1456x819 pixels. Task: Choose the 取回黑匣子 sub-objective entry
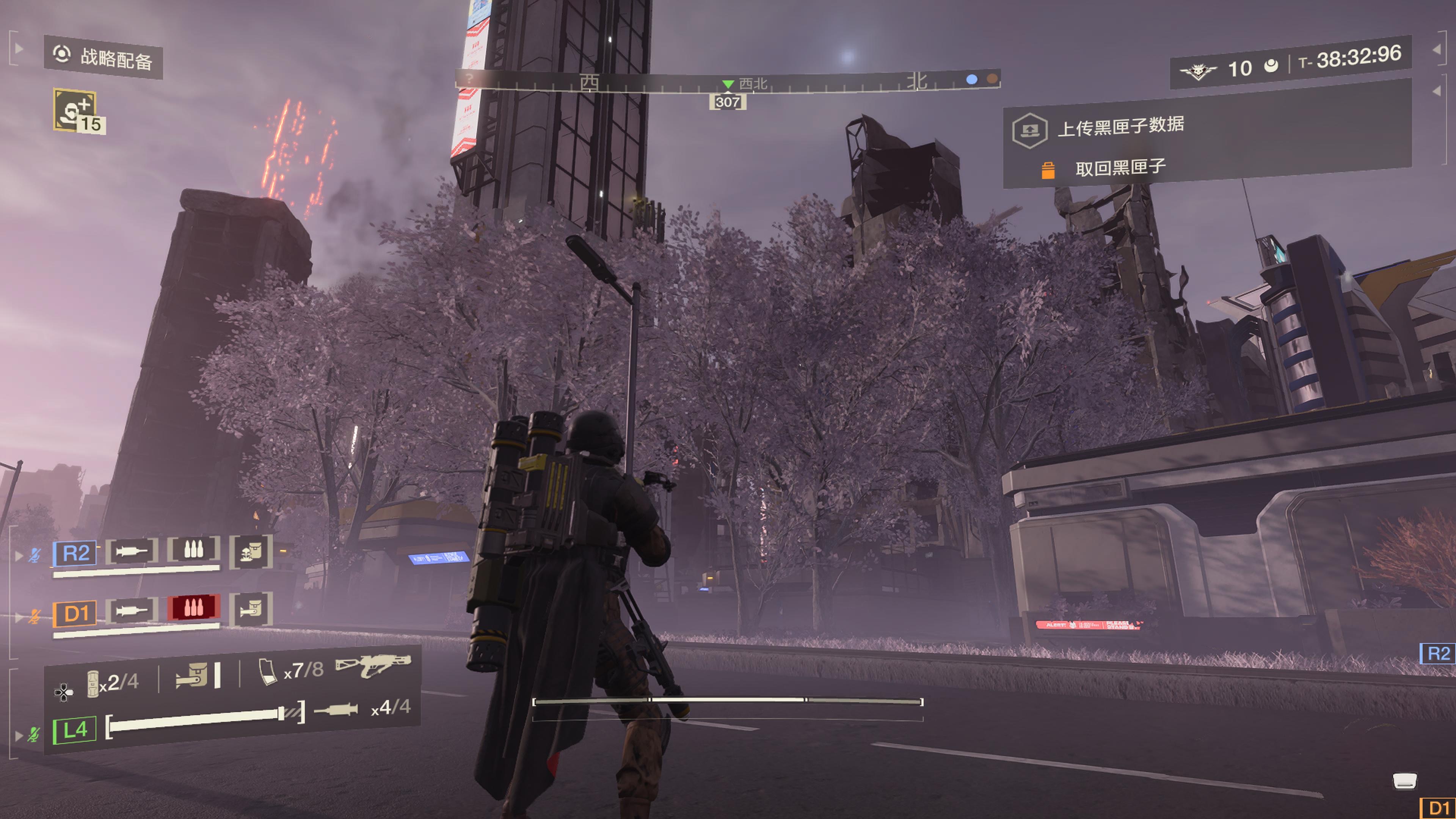click(1120, 168)
